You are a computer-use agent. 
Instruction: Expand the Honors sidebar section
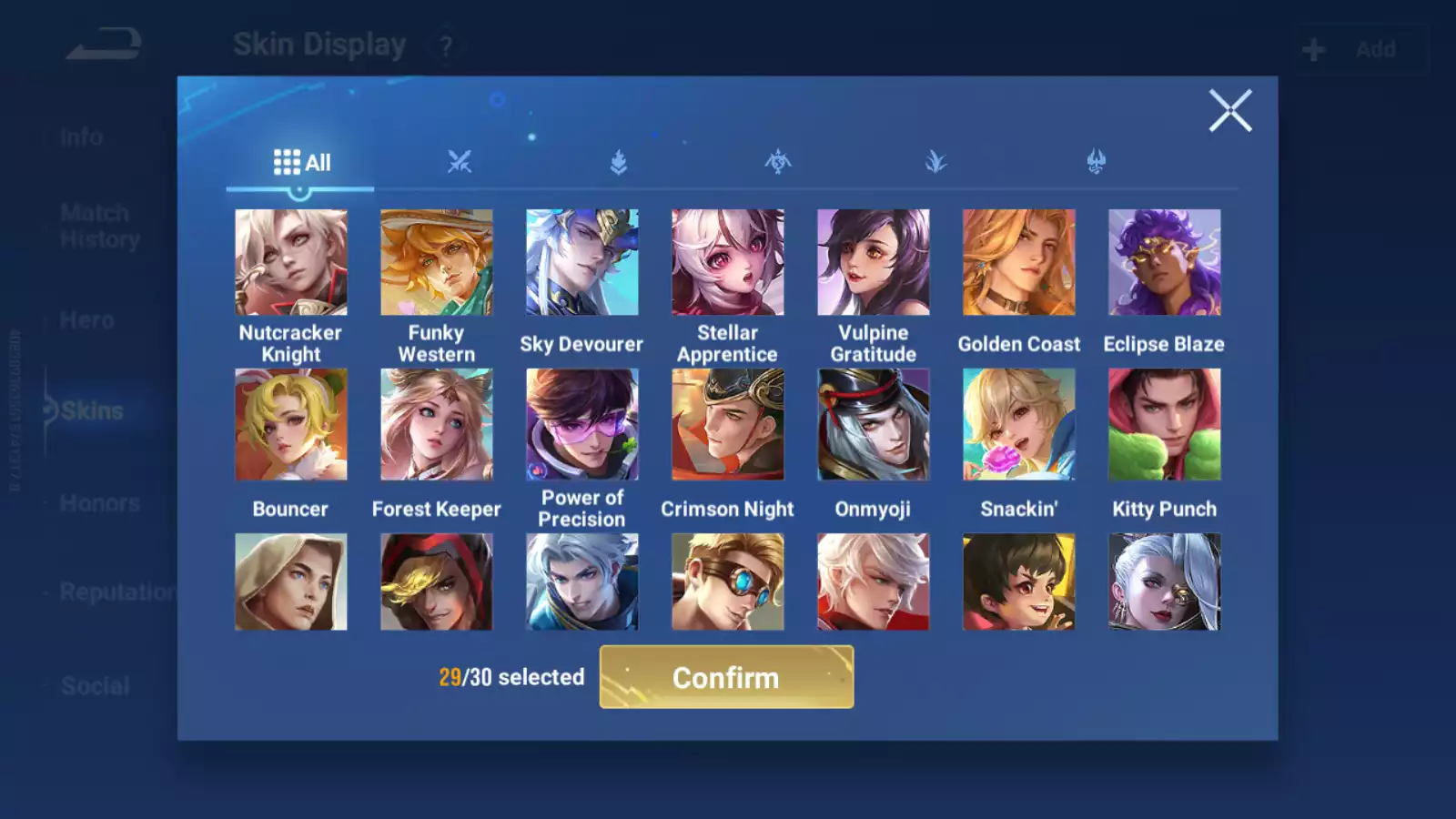pyautogui.click(x=98, y=502)
